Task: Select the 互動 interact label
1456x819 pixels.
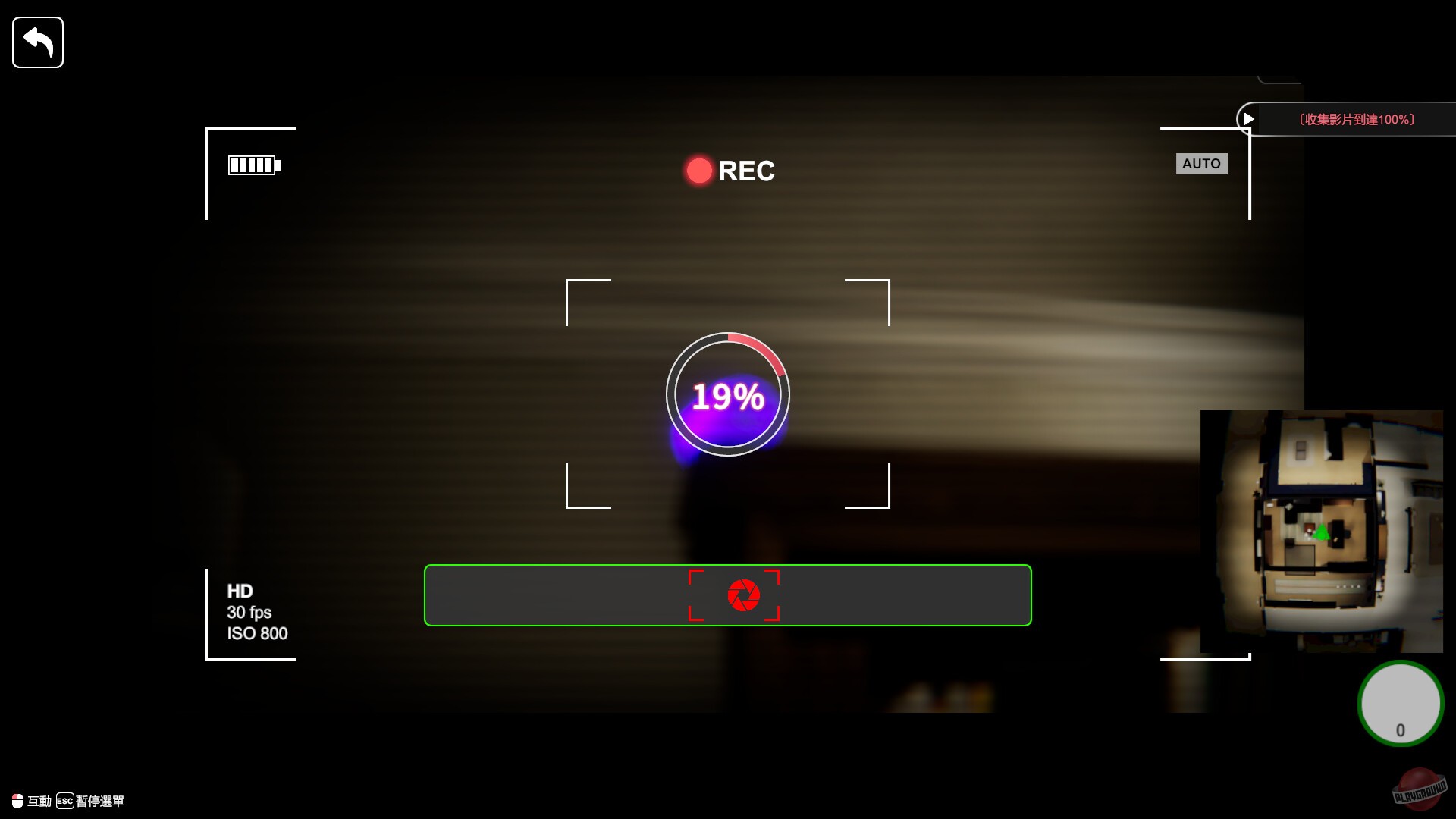Action: point(39,801)
